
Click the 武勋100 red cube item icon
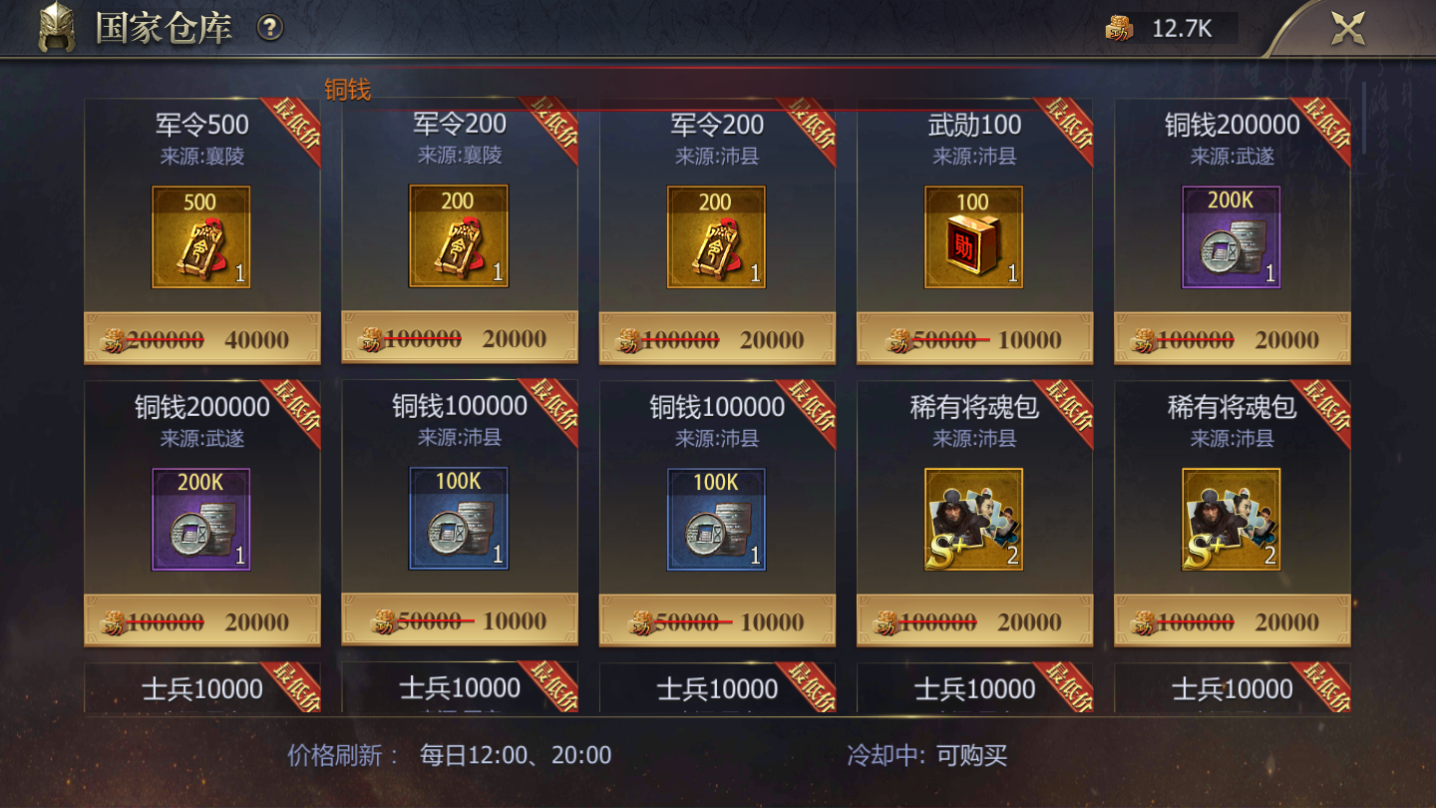pos(973,237)
